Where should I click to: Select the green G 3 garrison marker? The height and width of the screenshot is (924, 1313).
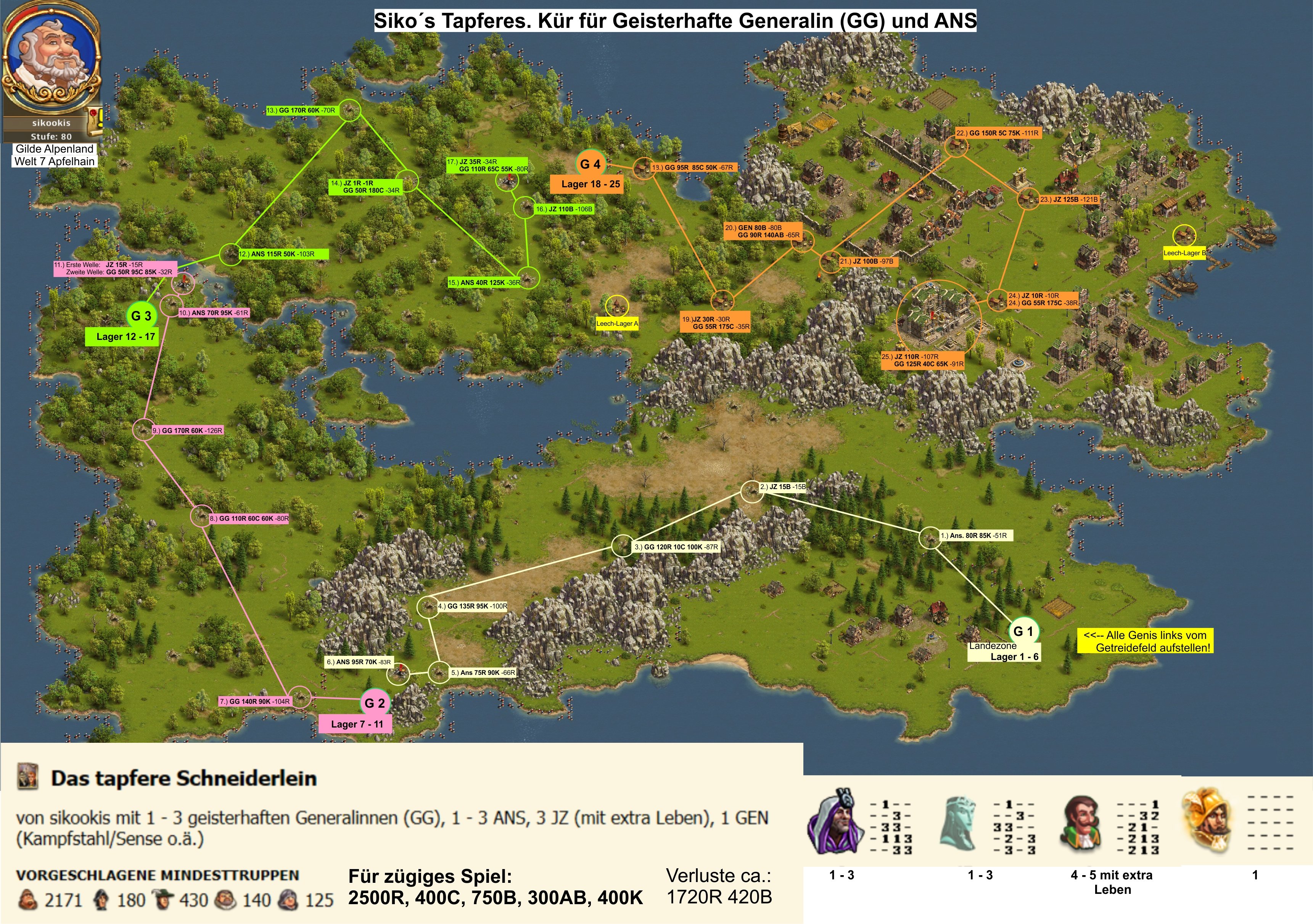[141, 316]
